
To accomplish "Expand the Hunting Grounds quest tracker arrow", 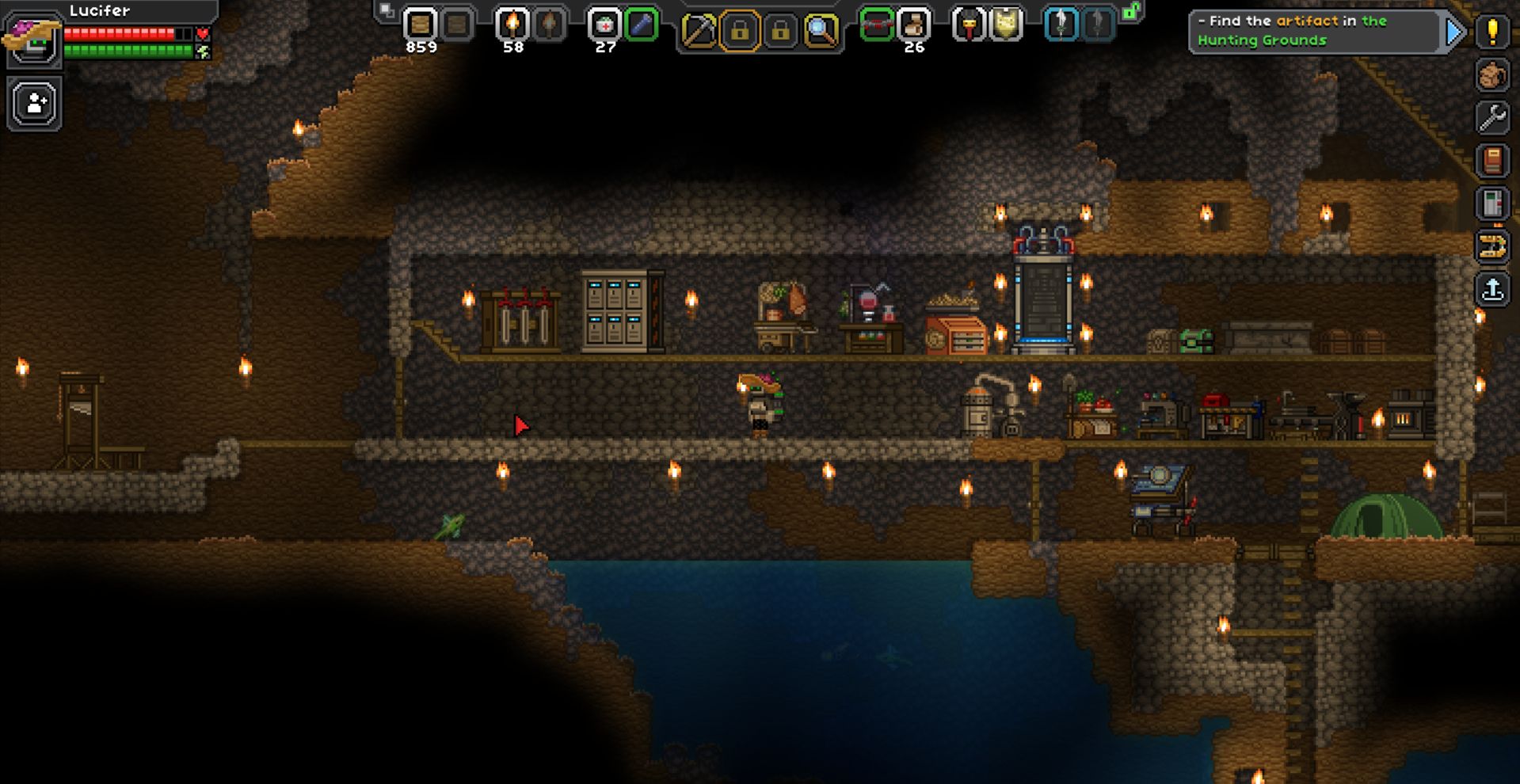I will pyautogui.click(x=1454, y=32).
